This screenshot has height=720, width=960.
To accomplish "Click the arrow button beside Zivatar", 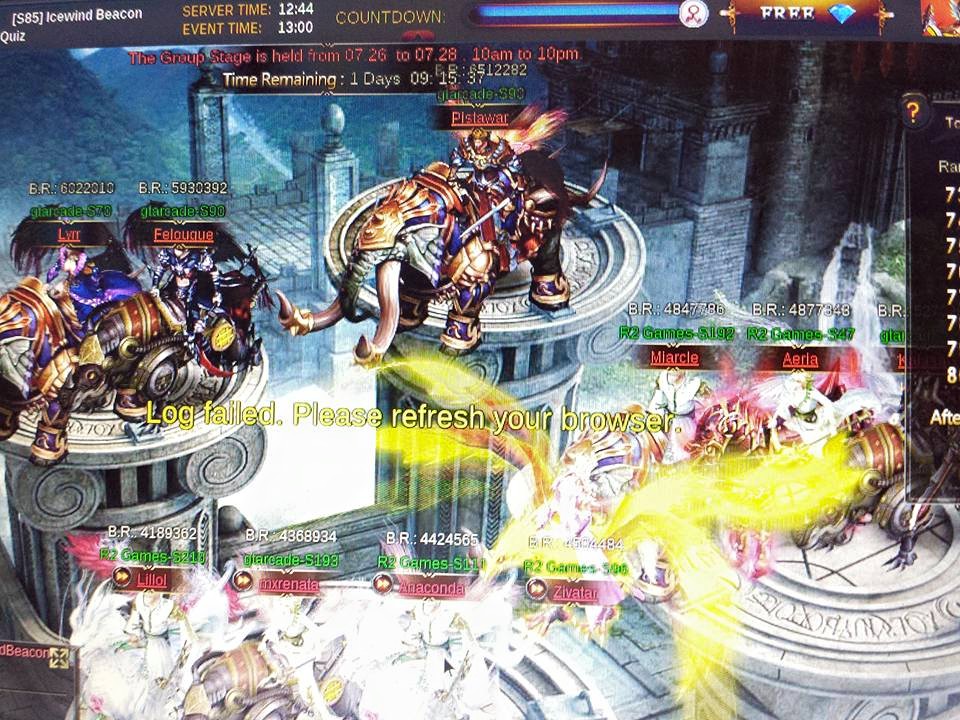I will [x=537, y=591].
